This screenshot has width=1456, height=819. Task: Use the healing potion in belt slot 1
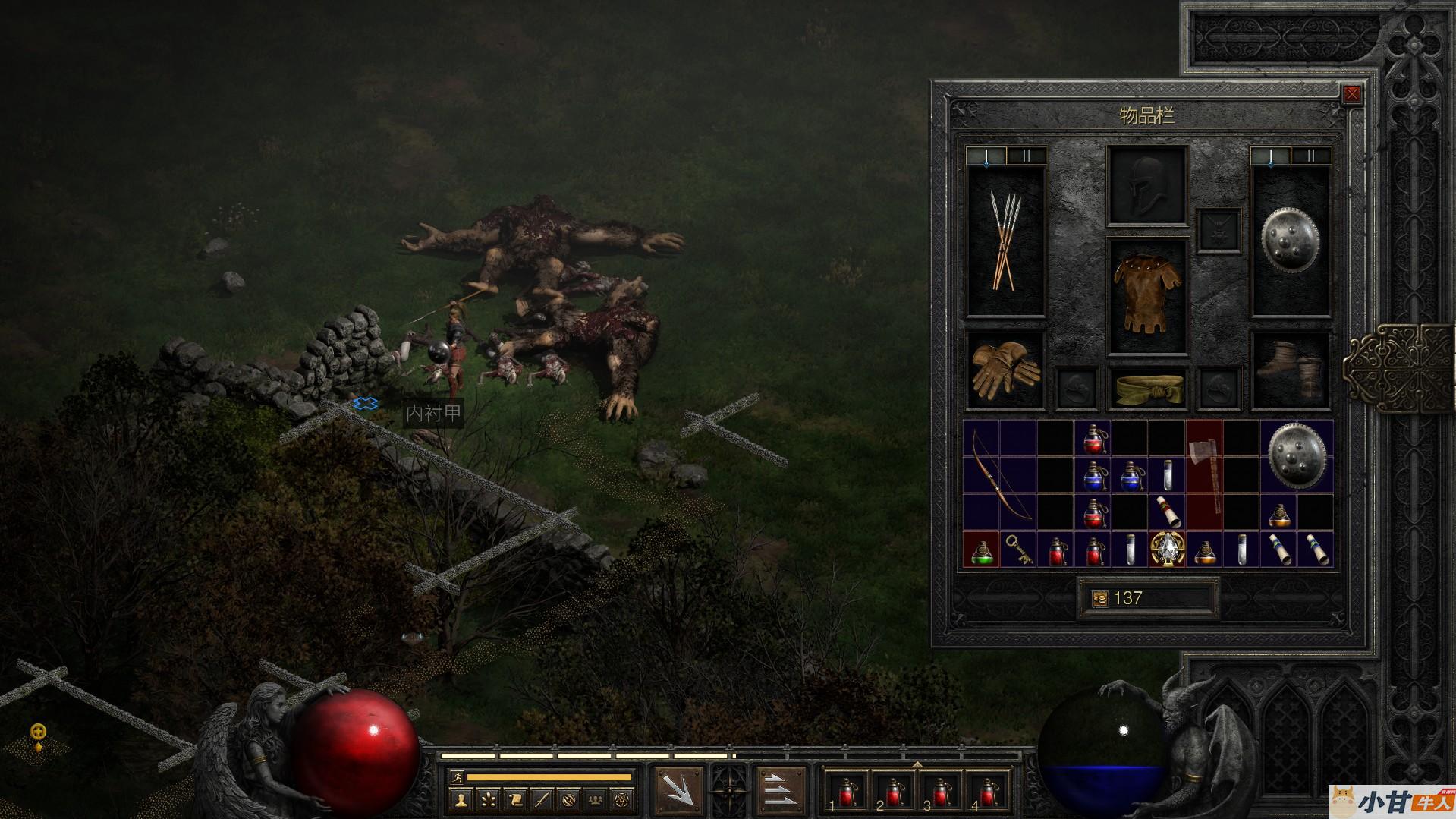coord(847,792)
